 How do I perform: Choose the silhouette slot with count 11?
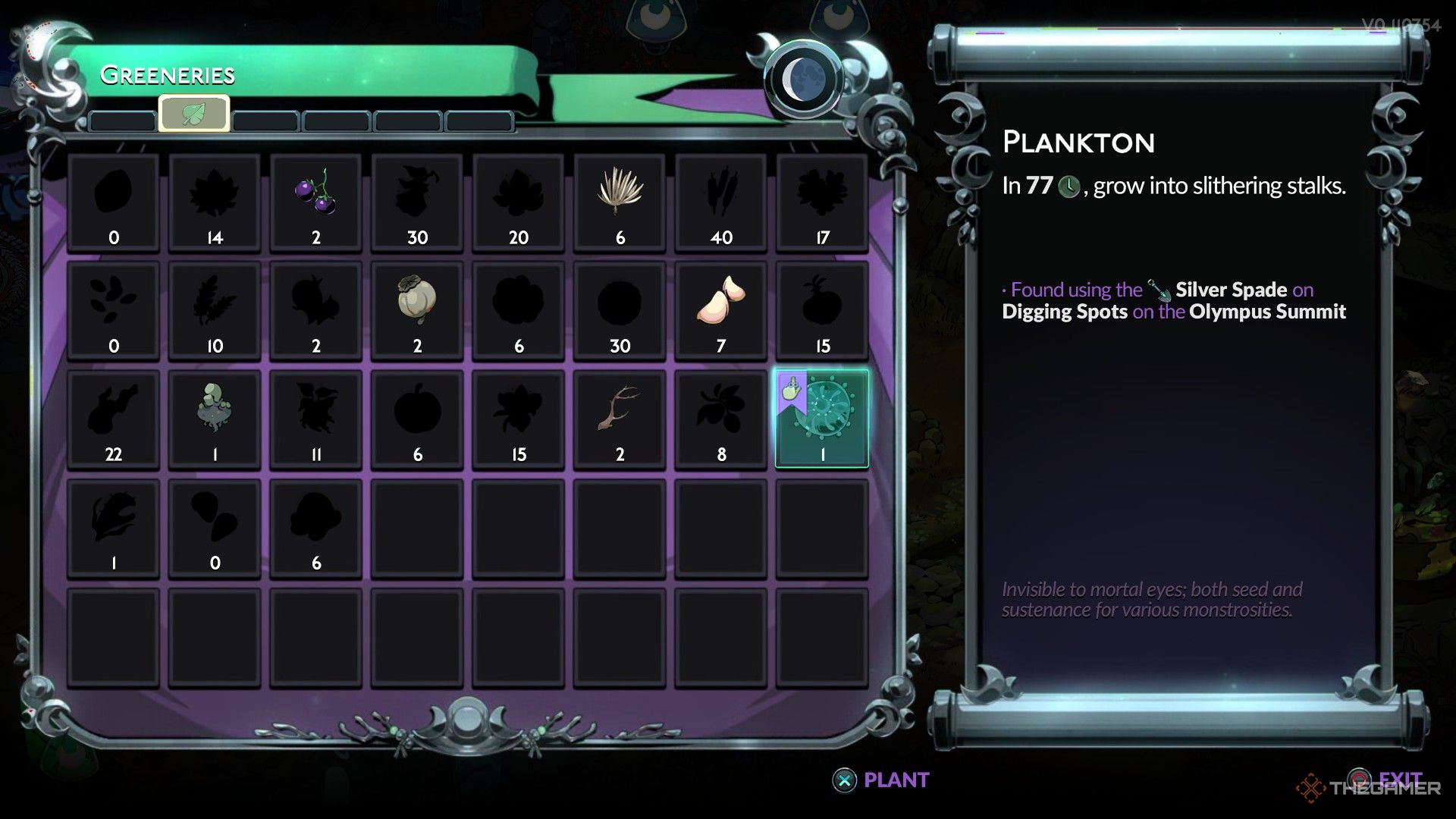point(316,419)
